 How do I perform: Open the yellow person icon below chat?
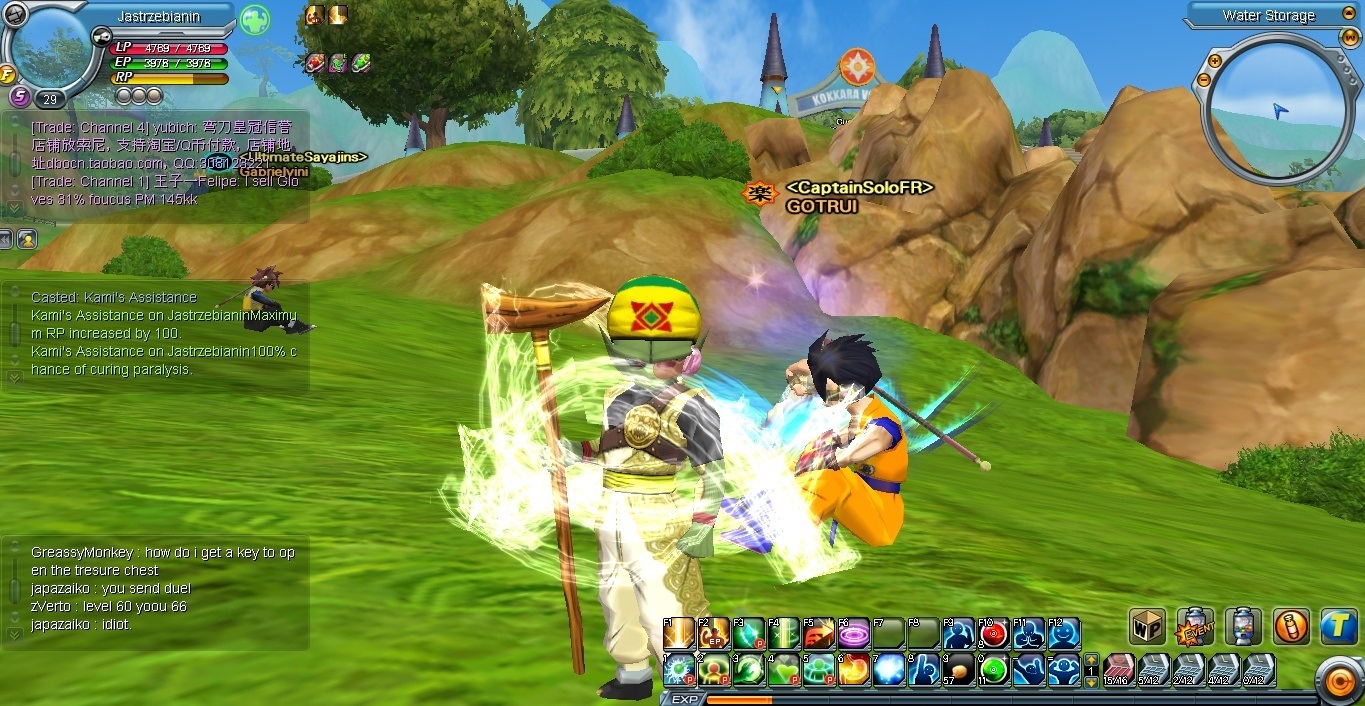pyautogui.click(x=27, y=238)
